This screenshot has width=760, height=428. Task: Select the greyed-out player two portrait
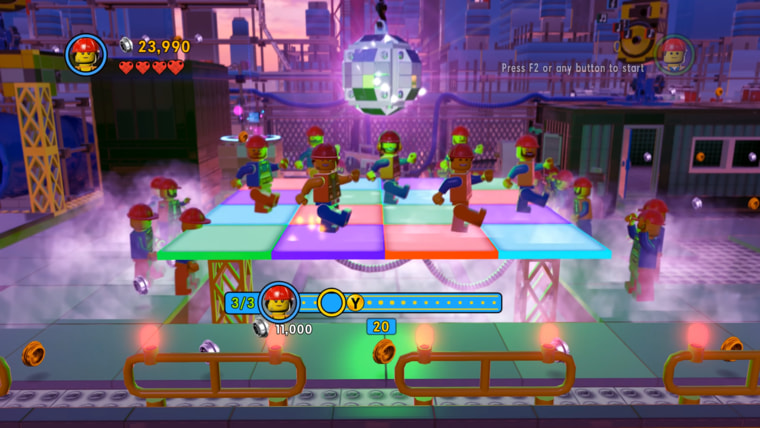point(675,54)
